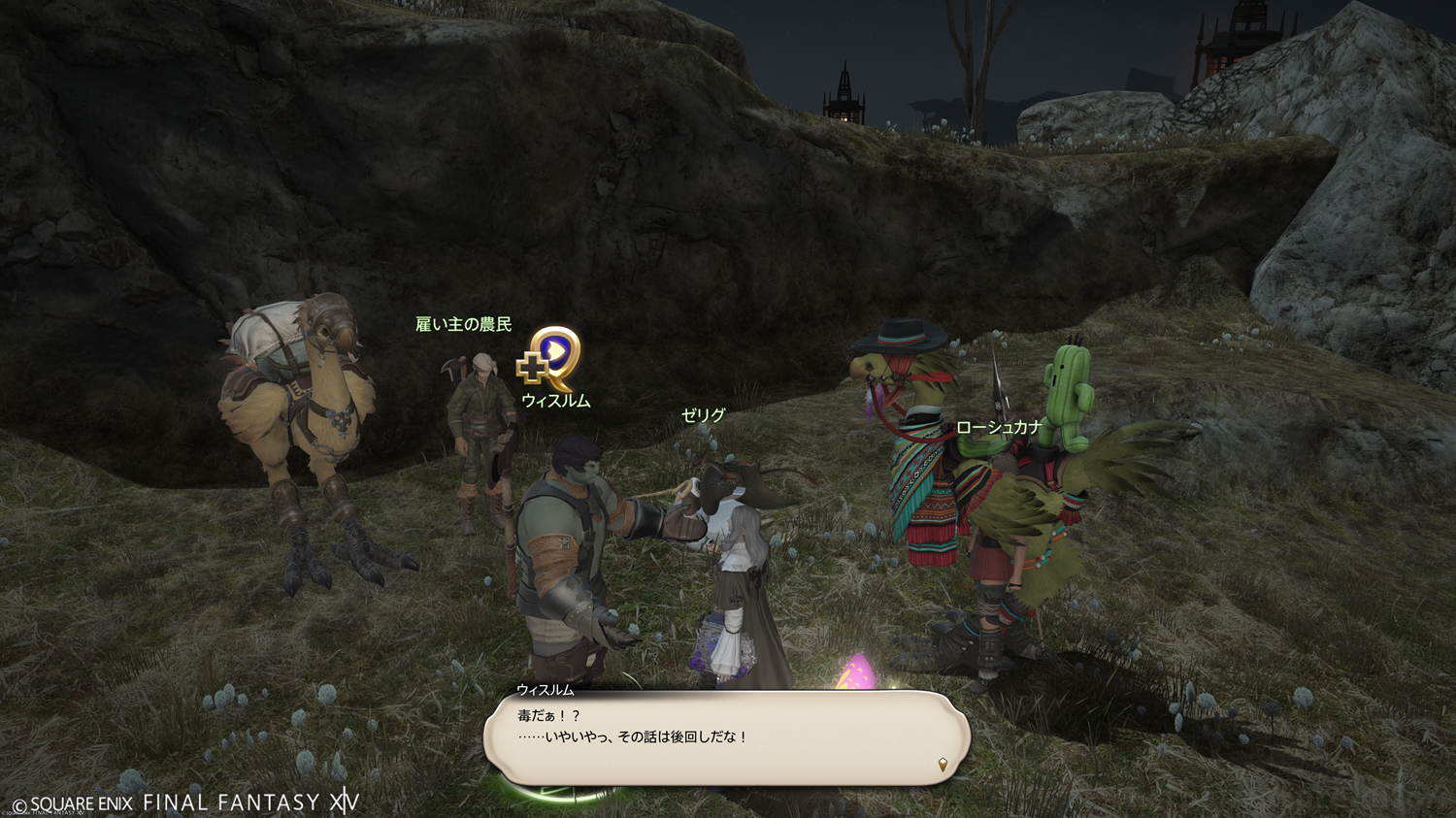
Task: Click the dialogue continue arrow indicator
Action: [943, 765]
